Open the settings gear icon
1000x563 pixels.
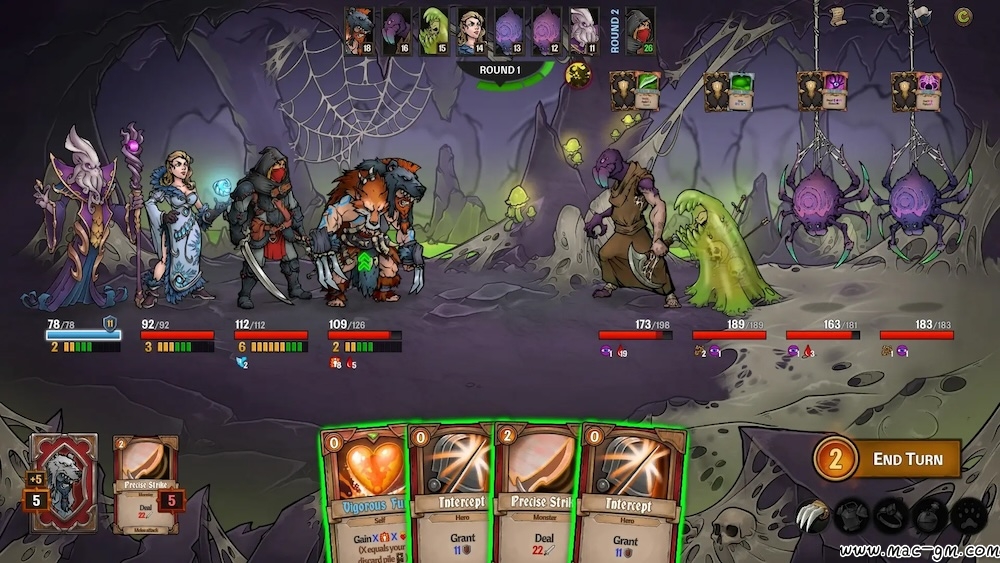[879, 15]
